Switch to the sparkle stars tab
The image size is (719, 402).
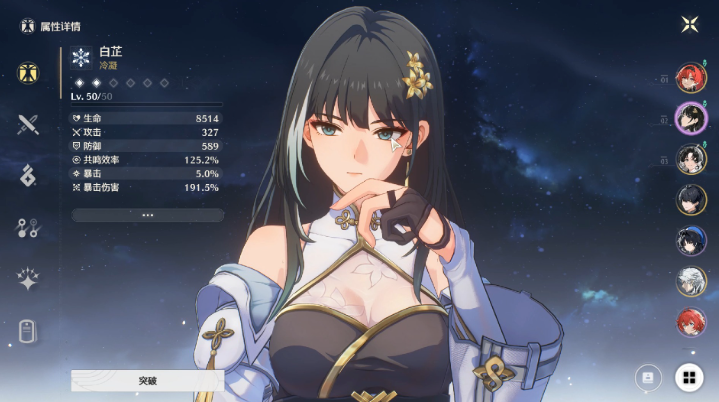(27, 280)
